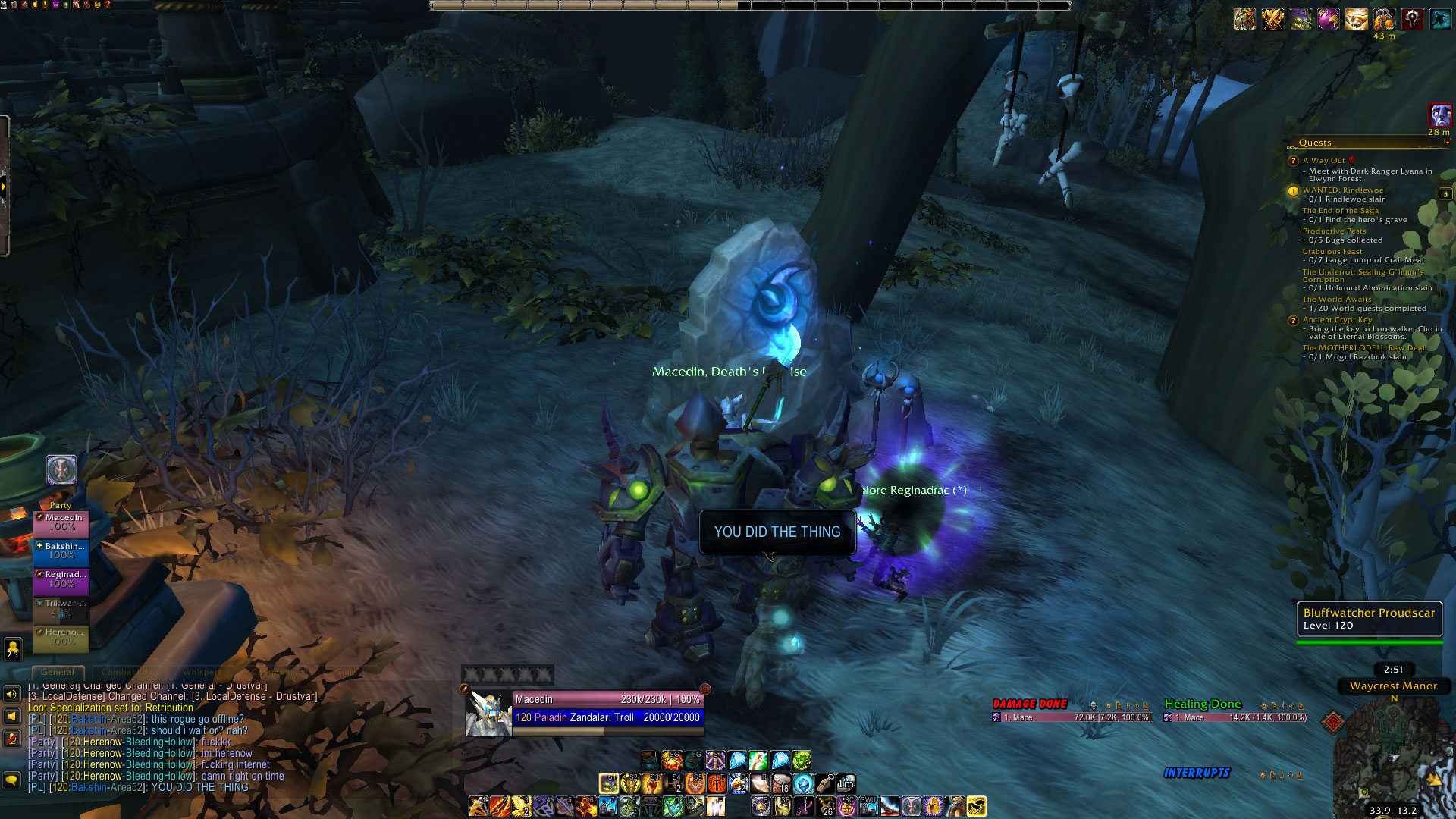Click Reginad's purple party frame
The width and height of the screenshot is (1456, 819).
[61, 579]
